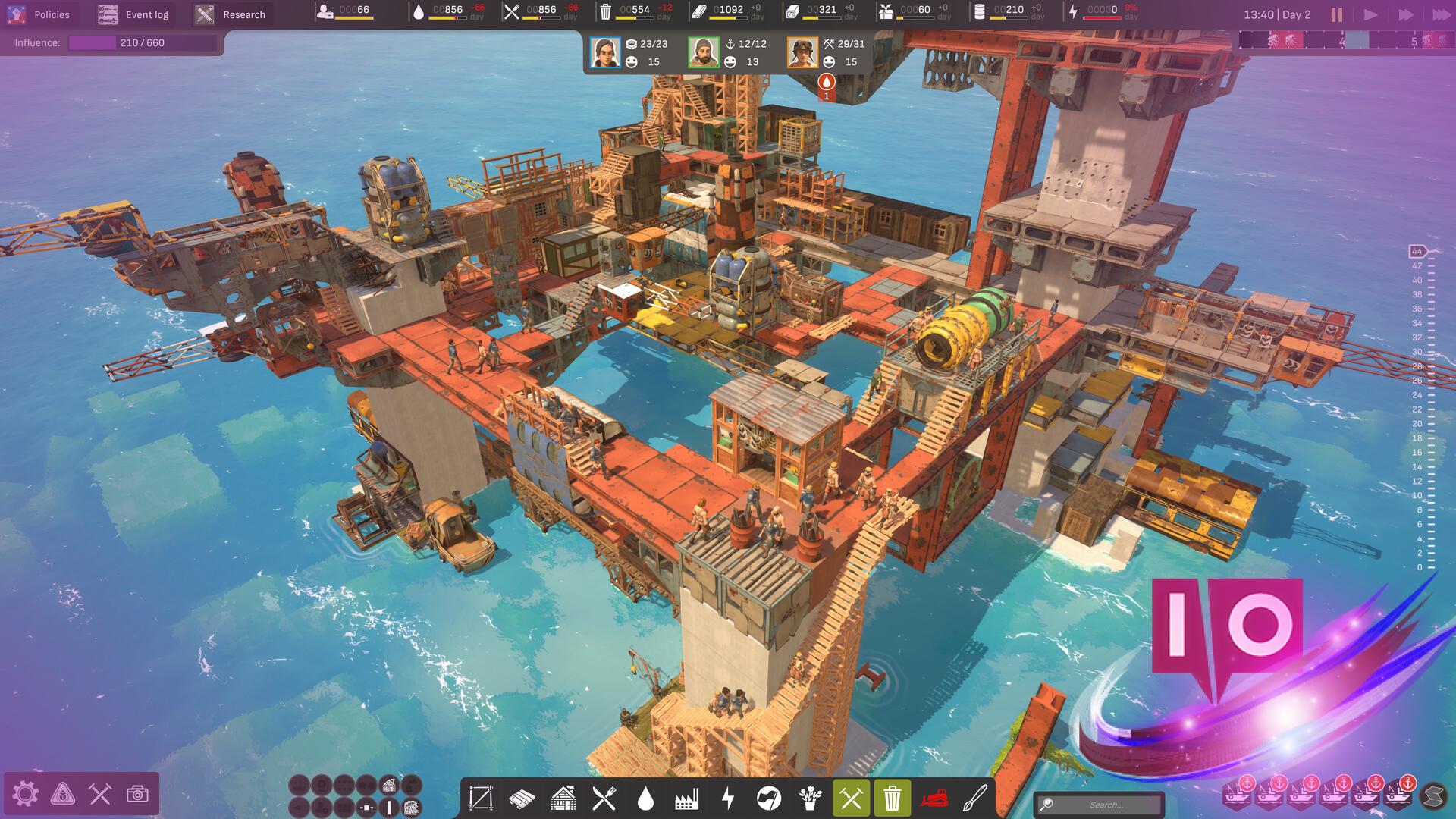Select the factory industry build category
This screenshot has width=1456, height=819.
click(686, 798)
